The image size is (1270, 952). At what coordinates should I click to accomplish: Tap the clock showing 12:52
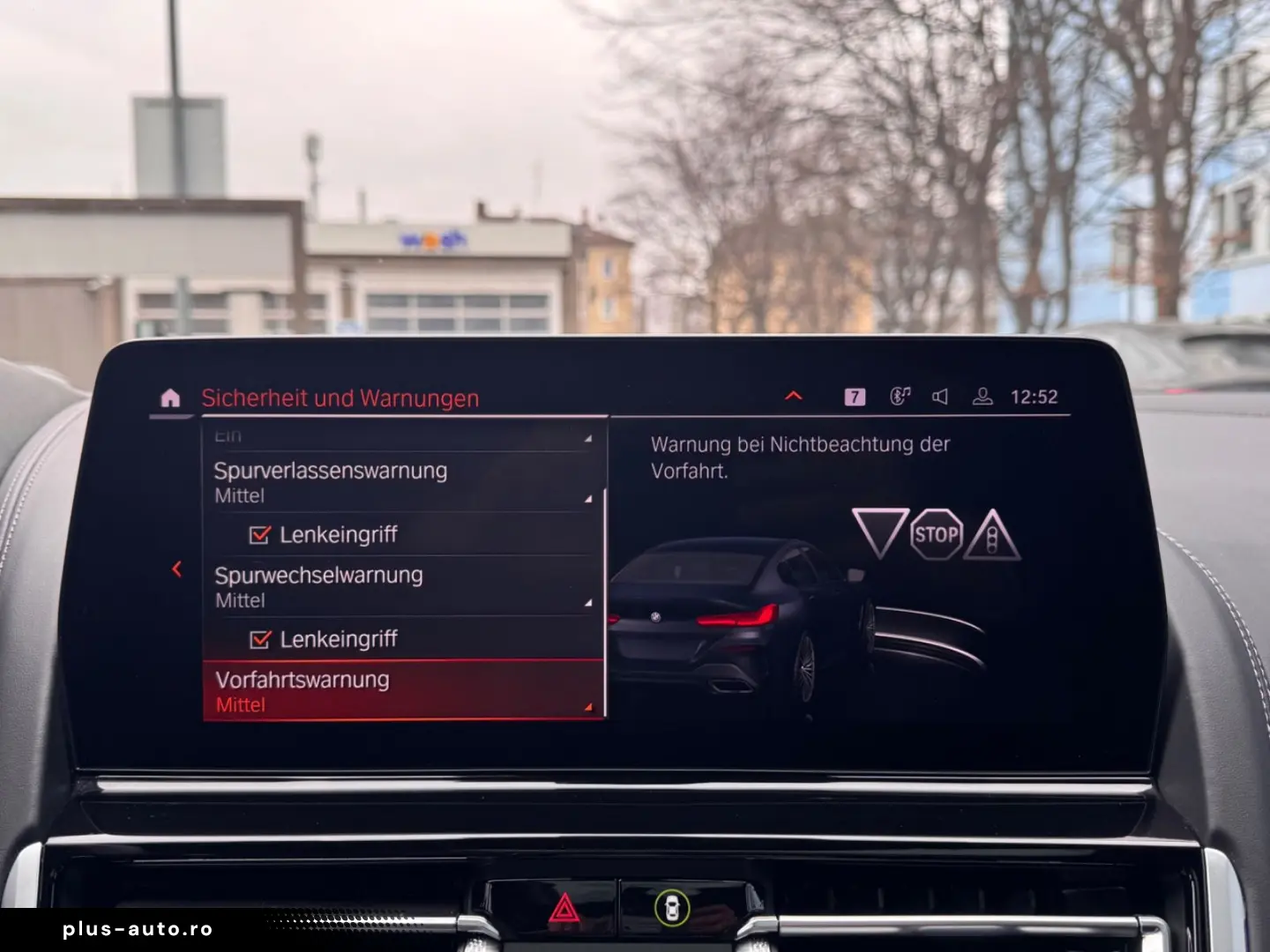coord(1034,396)
